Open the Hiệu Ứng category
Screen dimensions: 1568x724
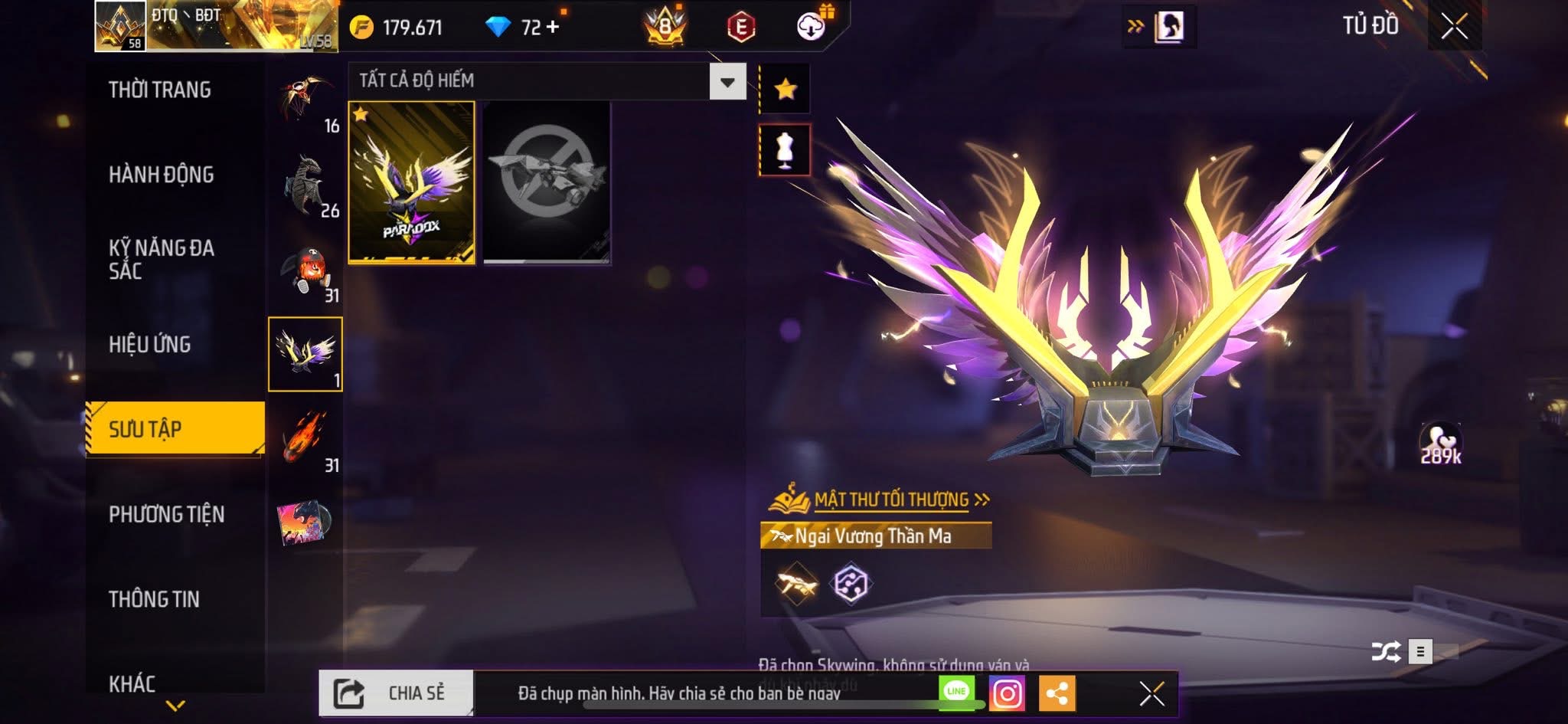[150, 345]
